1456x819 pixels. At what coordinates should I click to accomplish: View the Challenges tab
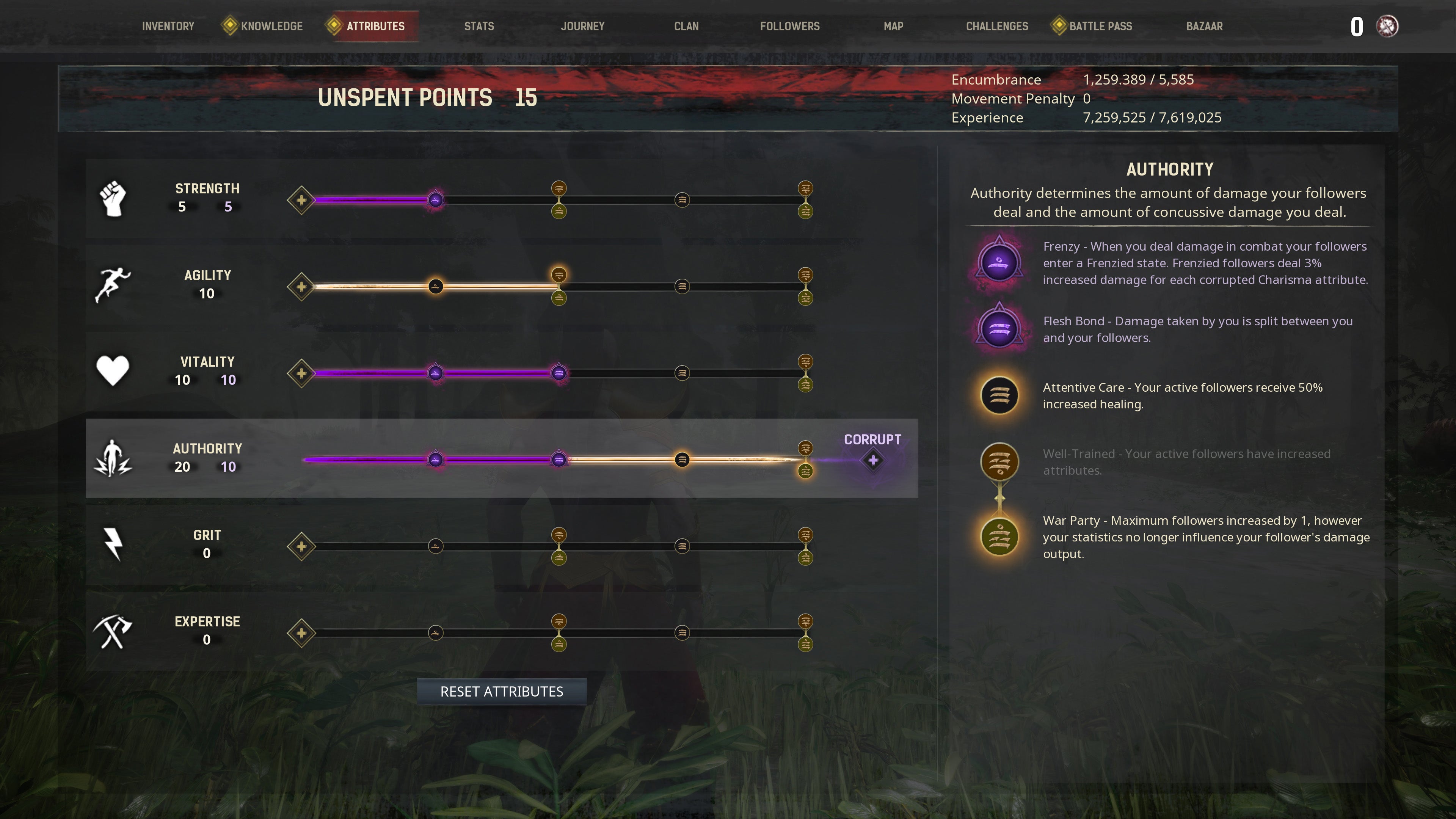pyautogui.click(x=997, y=27)
